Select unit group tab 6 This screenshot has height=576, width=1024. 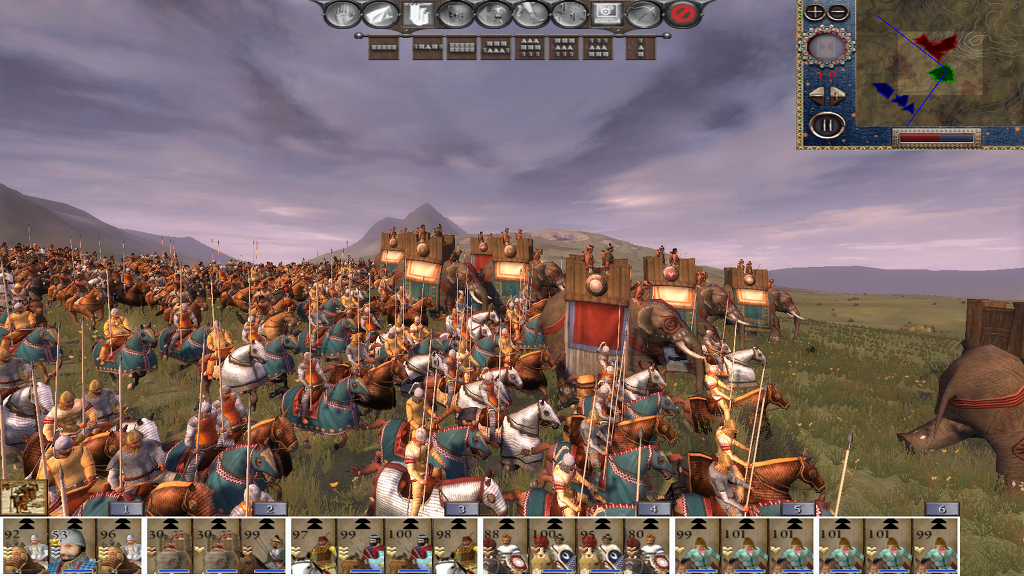(941, 508)
